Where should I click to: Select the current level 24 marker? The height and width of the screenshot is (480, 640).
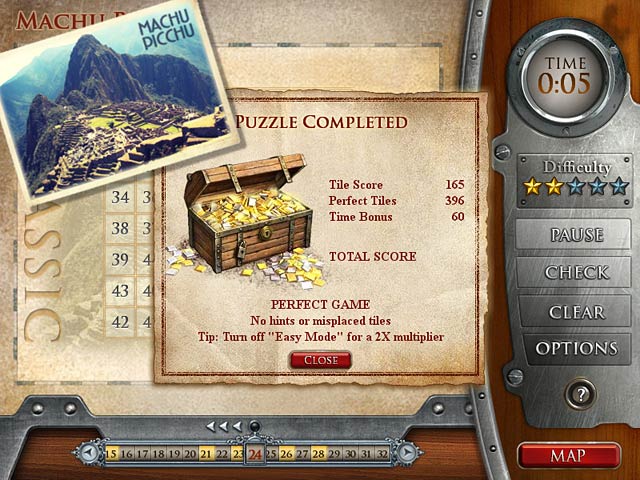(x=255, y=454)
